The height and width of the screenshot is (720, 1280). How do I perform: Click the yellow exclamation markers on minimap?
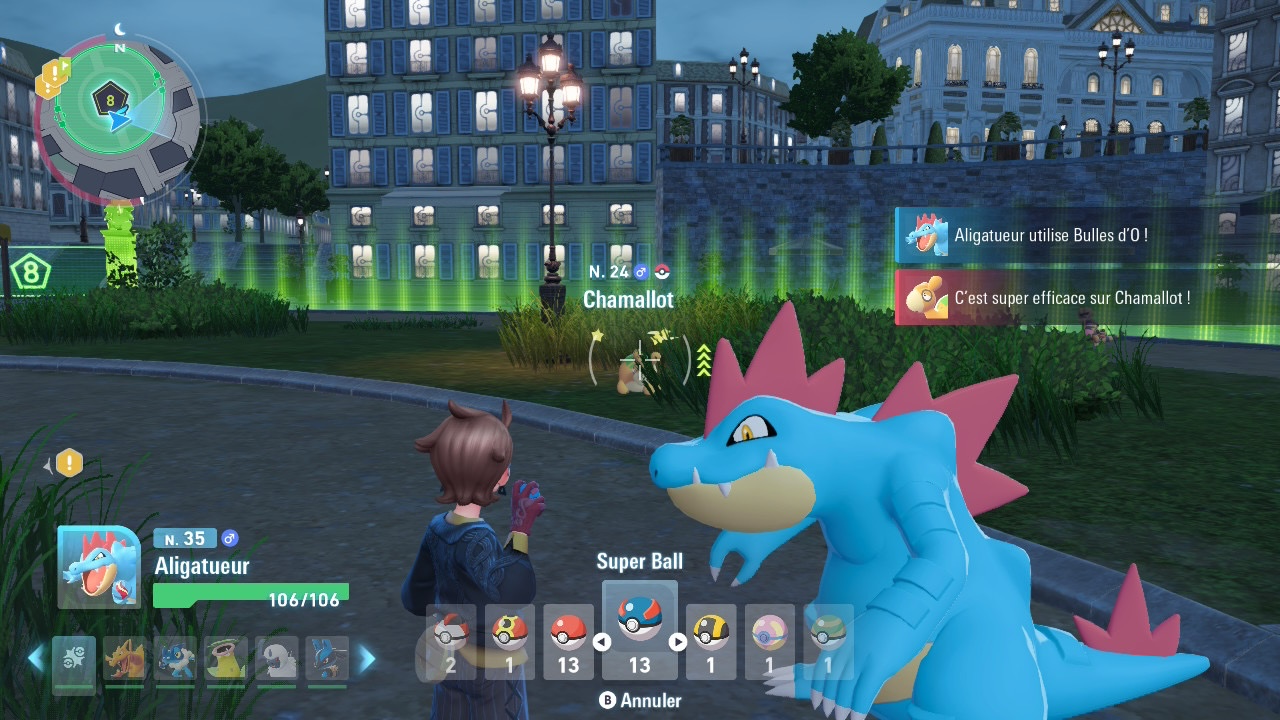click(x=51, y=79)
